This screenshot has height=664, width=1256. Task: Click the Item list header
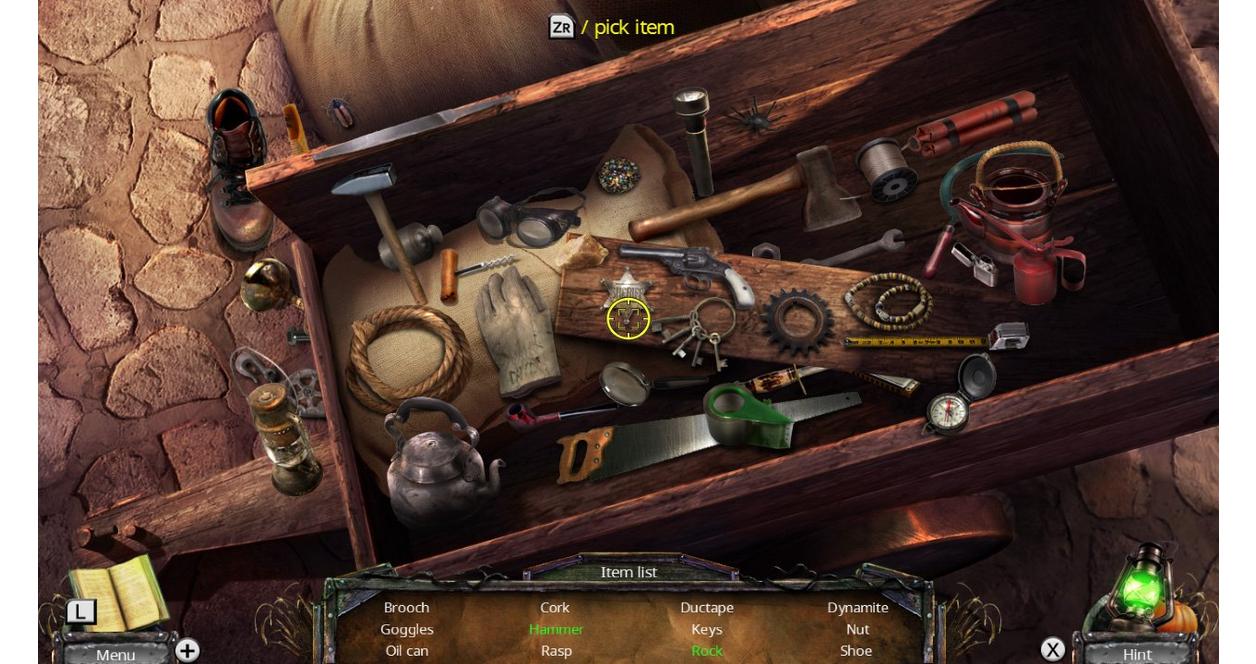[629, 572]
